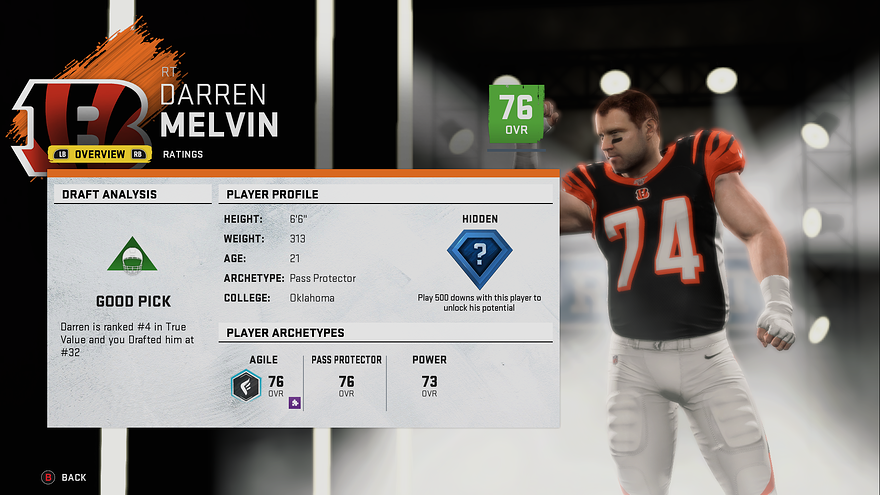The width and height of the screenshot is (880, 495).
Task: Select the Agile archetype icon
Action: 246,385
